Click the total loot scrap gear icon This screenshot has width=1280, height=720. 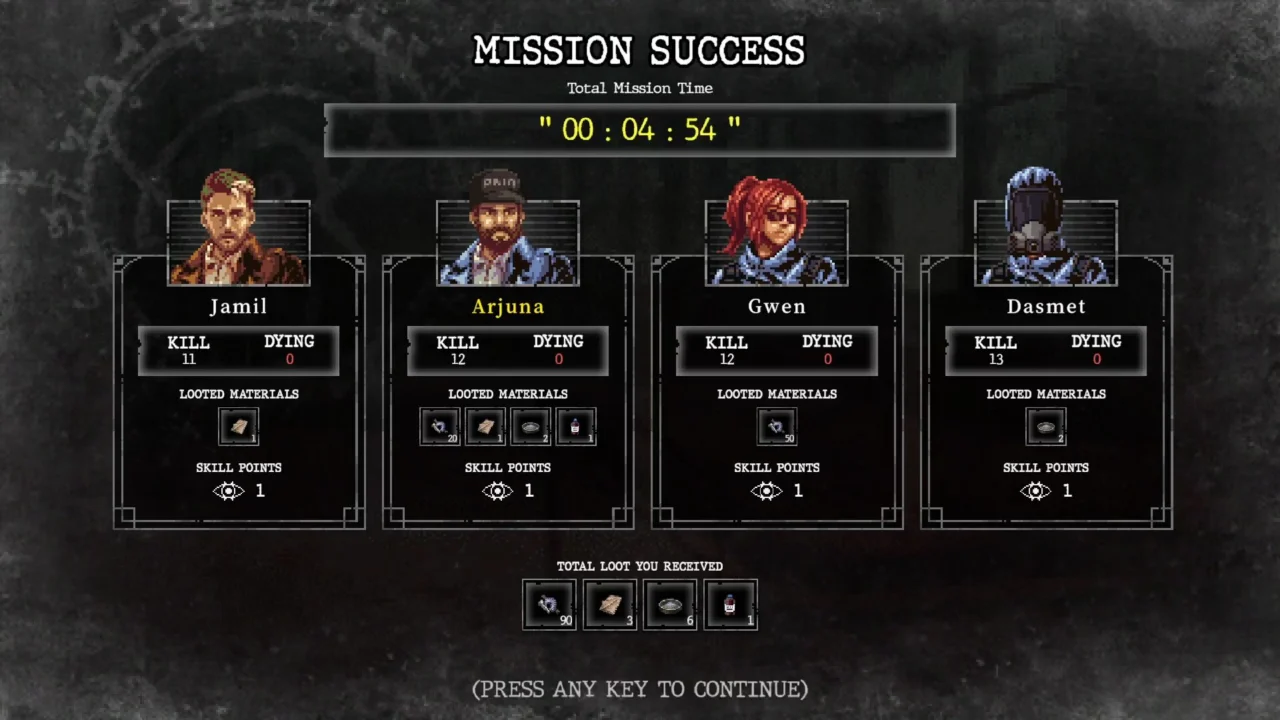point(550,605)
